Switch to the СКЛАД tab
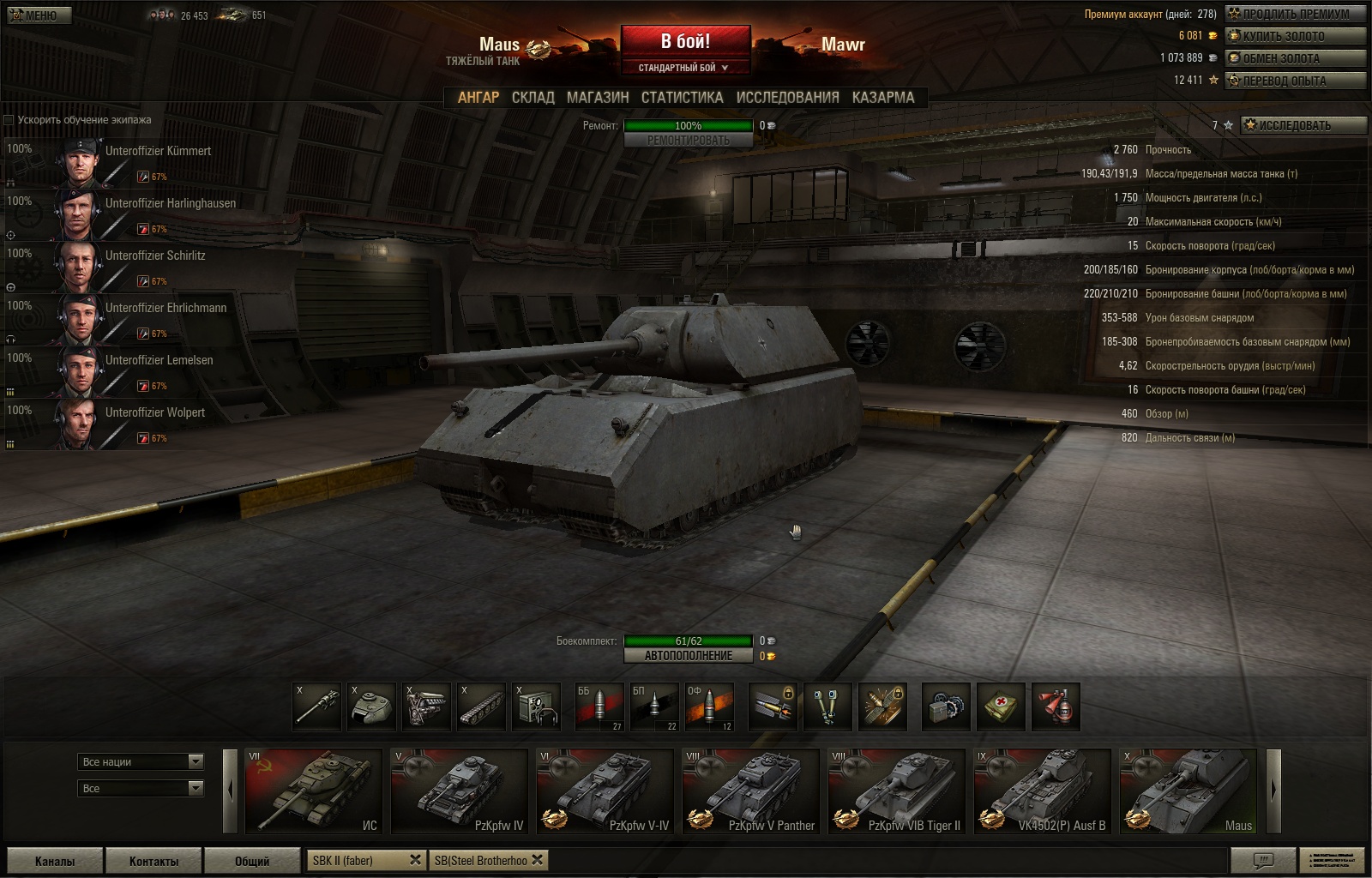Viewport: 1372px width, 878px height. tap(533, 98)
